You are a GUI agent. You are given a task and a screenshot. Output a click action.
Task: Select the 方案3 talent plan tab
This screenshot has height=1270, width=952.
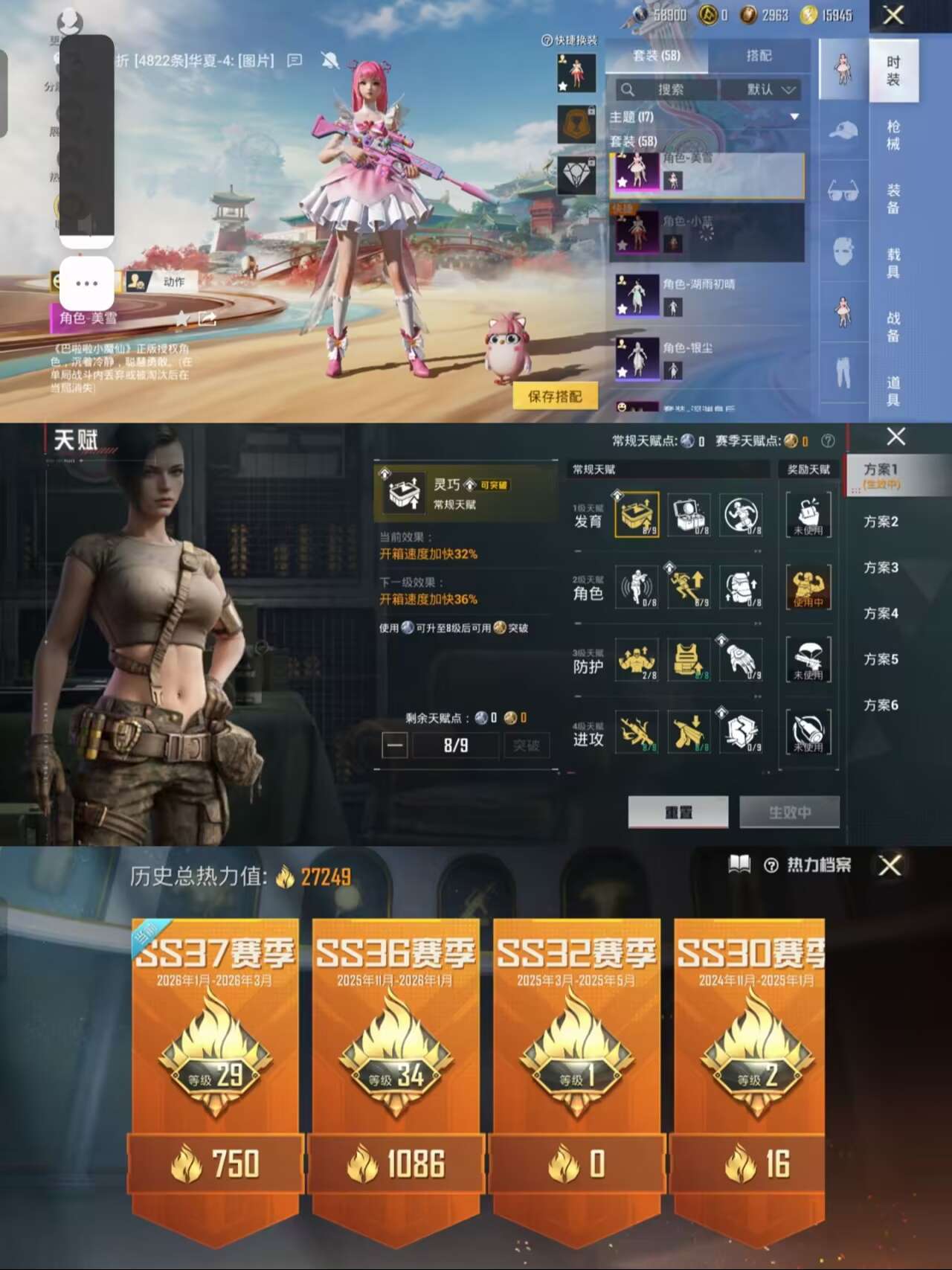click(x=880, y=568)
